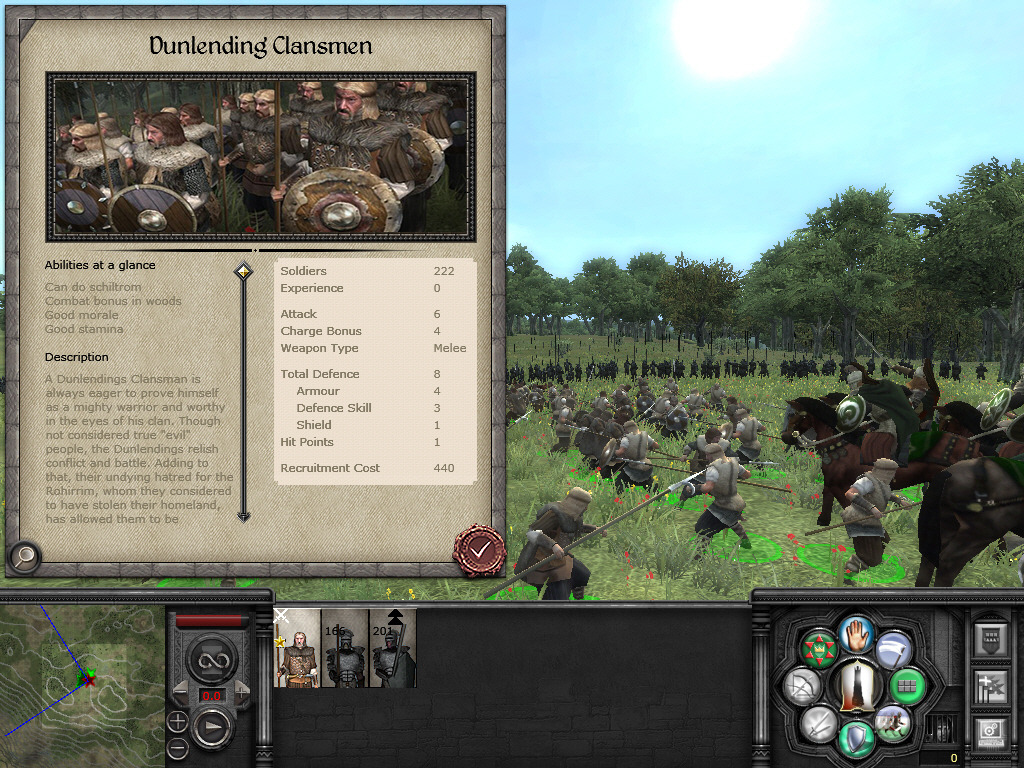This screenshot has width=1024, height=768.
Task: Click the green formation grid button
Action: 907,686
